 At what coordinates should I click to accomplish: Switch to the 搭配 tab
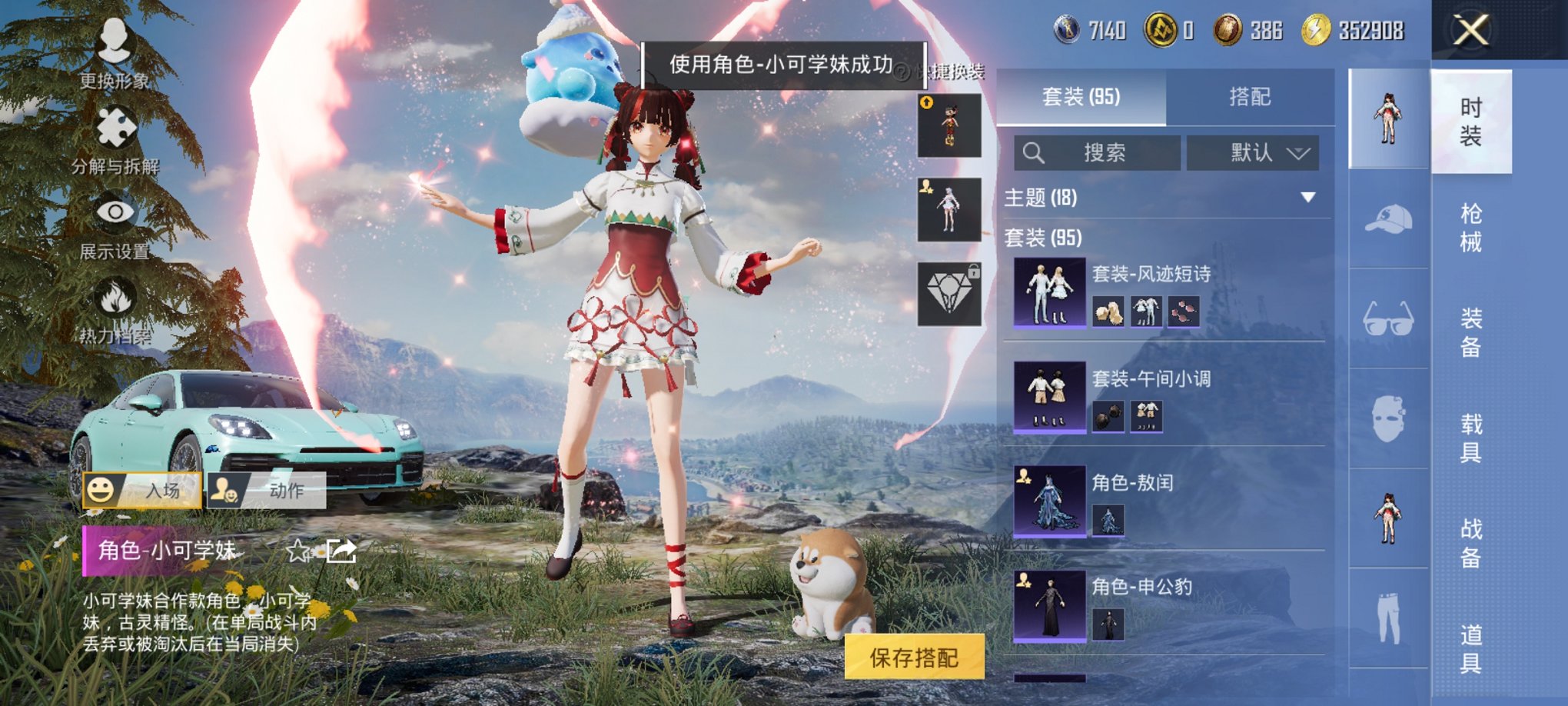point(1252,97)
